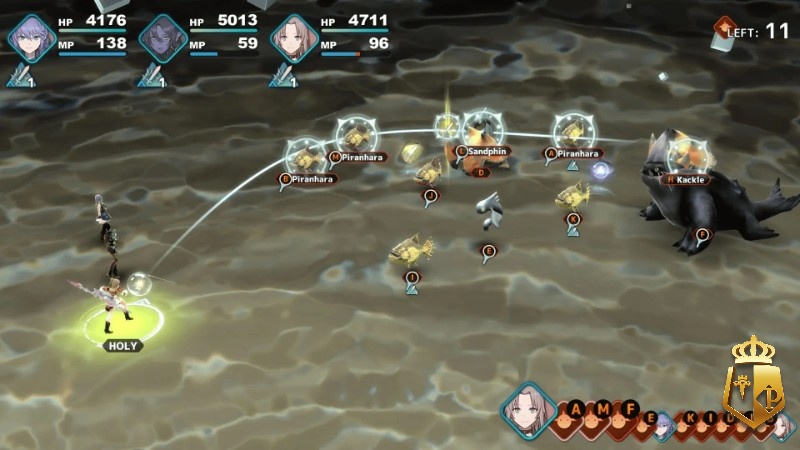Select enemy target marker J
This screenshot has width=800, height=450.
[430, 196]
